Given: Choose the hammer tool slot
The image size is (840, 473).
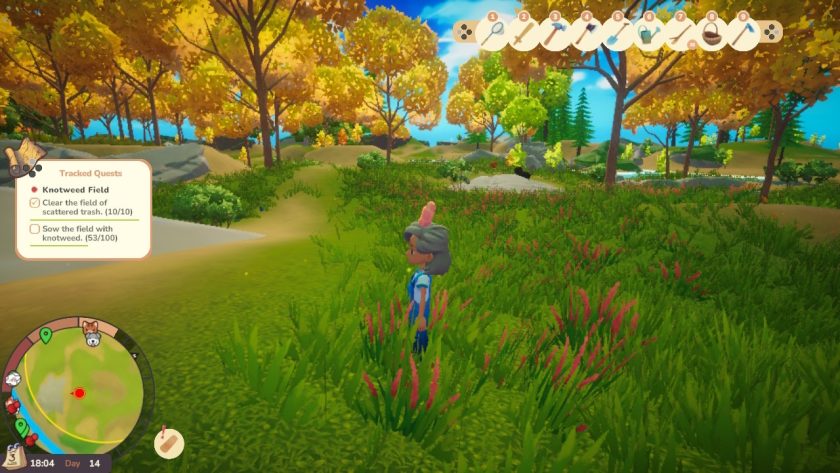Looking at the screenshot, I should coord(554,32).
